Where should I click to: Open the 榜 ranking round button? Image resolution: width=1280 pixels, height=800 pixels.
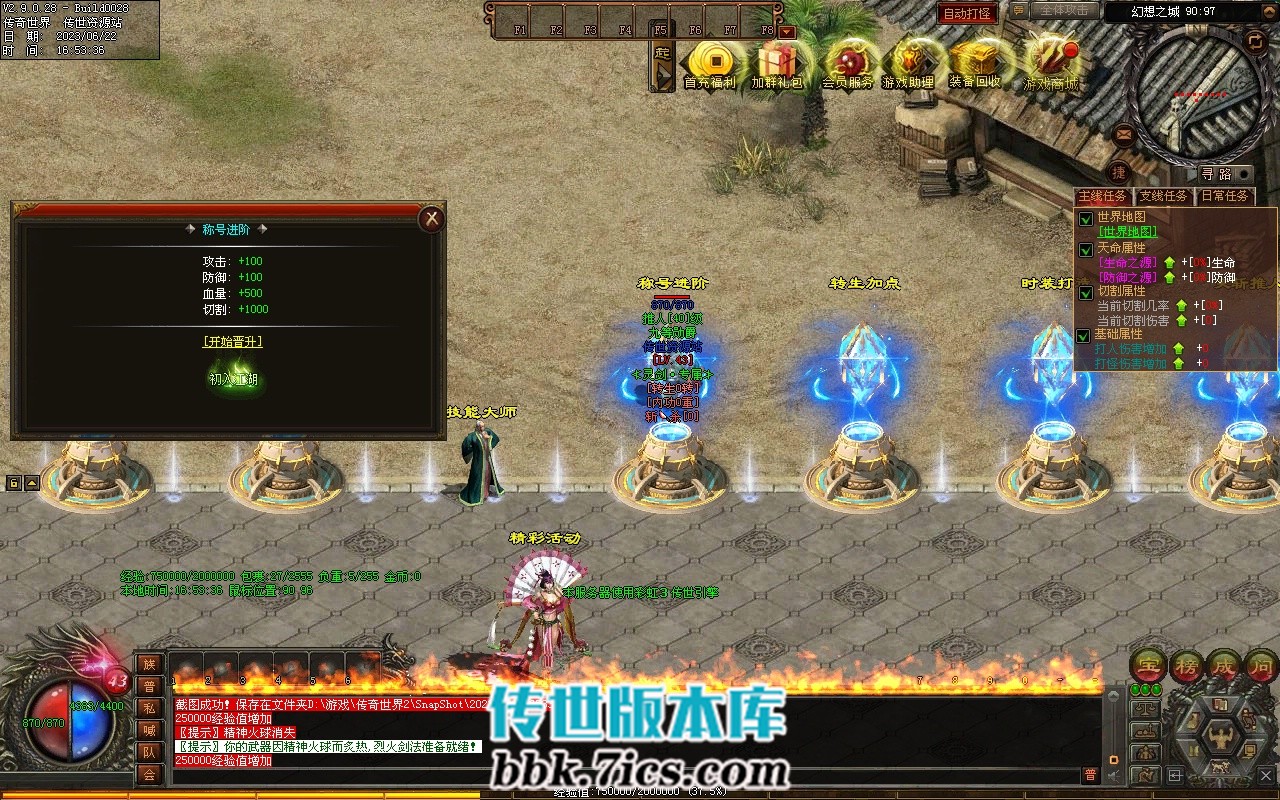tap(1186, 665)
